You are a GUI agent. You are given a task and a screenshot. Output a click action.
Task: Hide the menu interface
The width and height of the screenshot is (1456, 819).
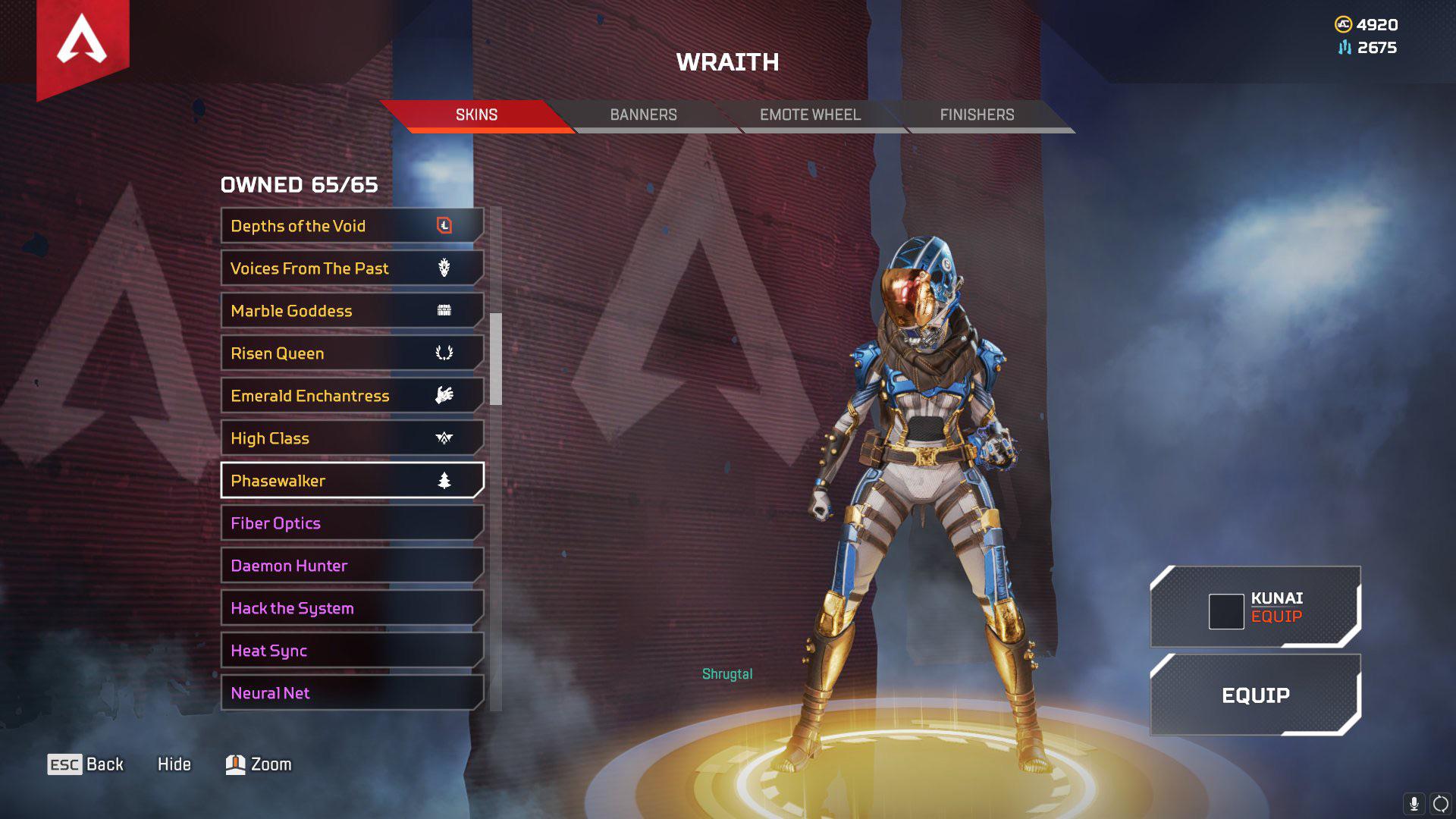(x=174, y=764)
